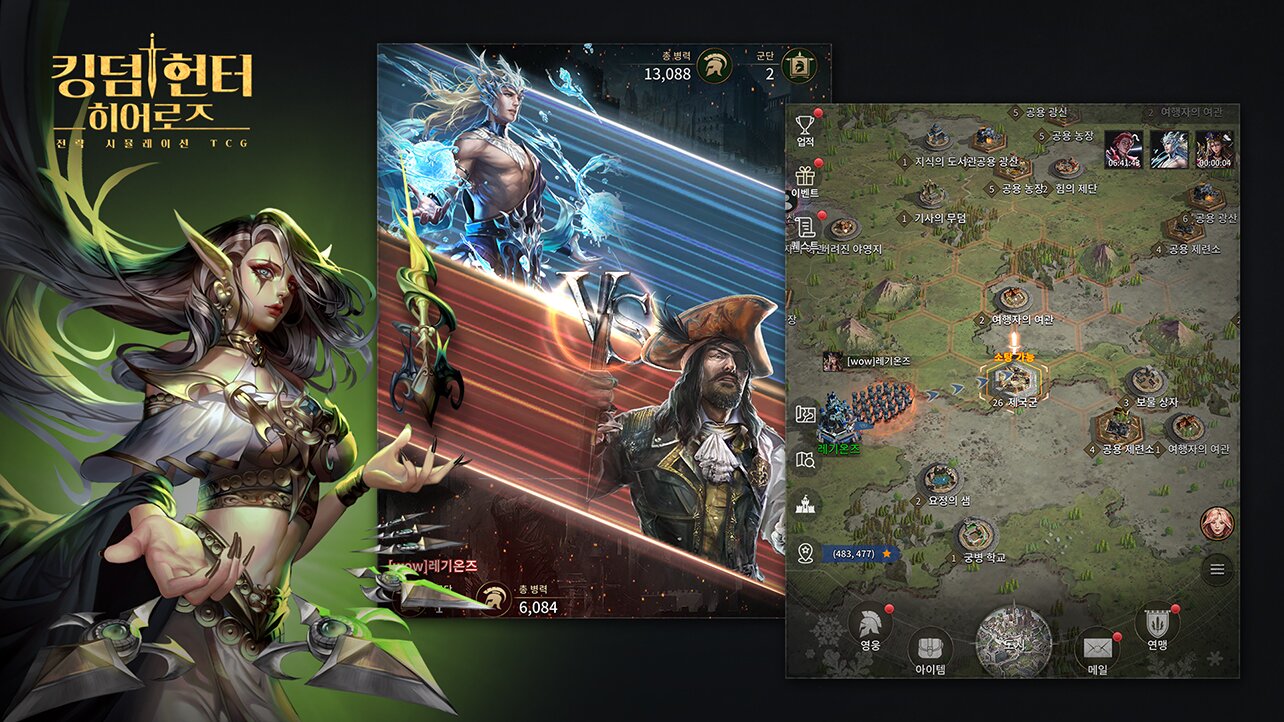Open the world map route icon

click(x=805, y=413)
